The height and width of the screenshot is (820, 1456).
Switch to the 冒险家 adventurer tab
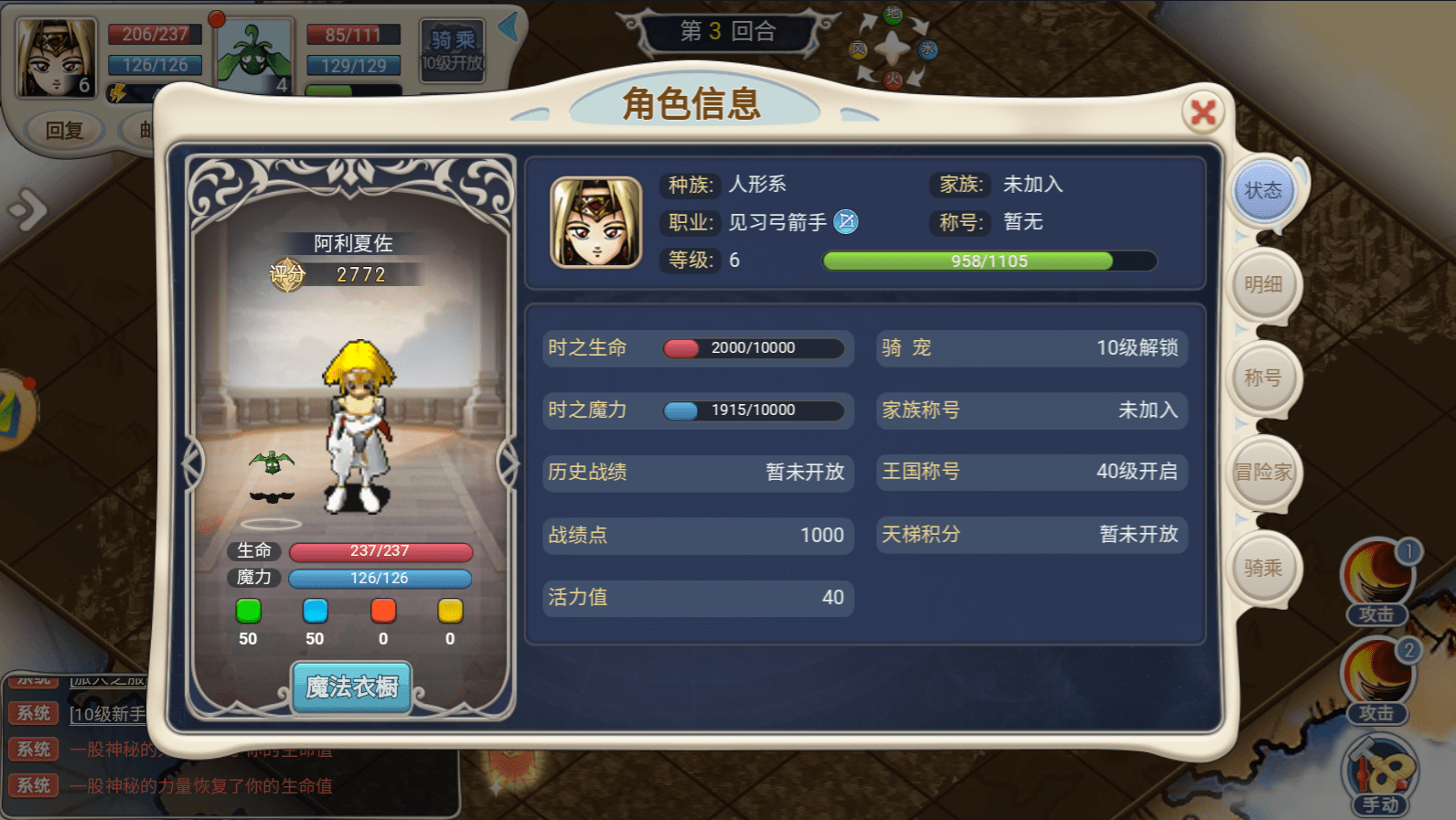click(x=1263, y=472)
